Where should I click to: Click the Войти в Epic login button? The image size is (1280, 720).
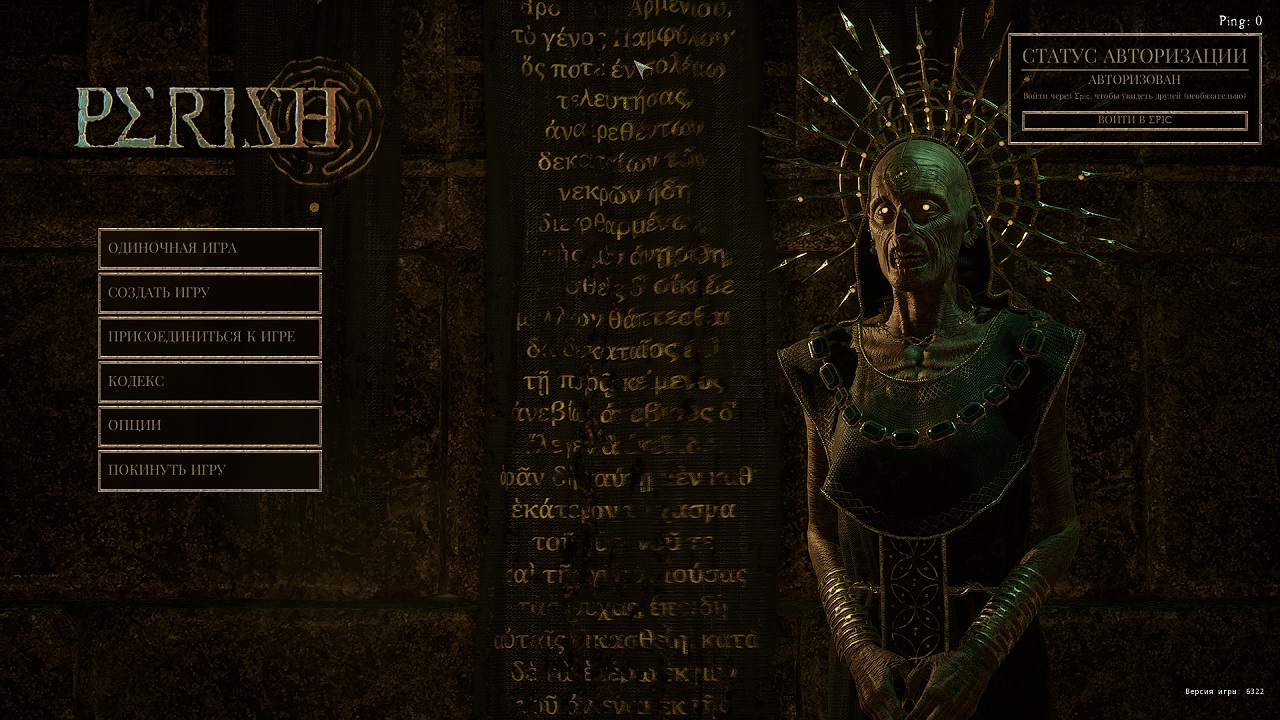[x=1134, y=120]
